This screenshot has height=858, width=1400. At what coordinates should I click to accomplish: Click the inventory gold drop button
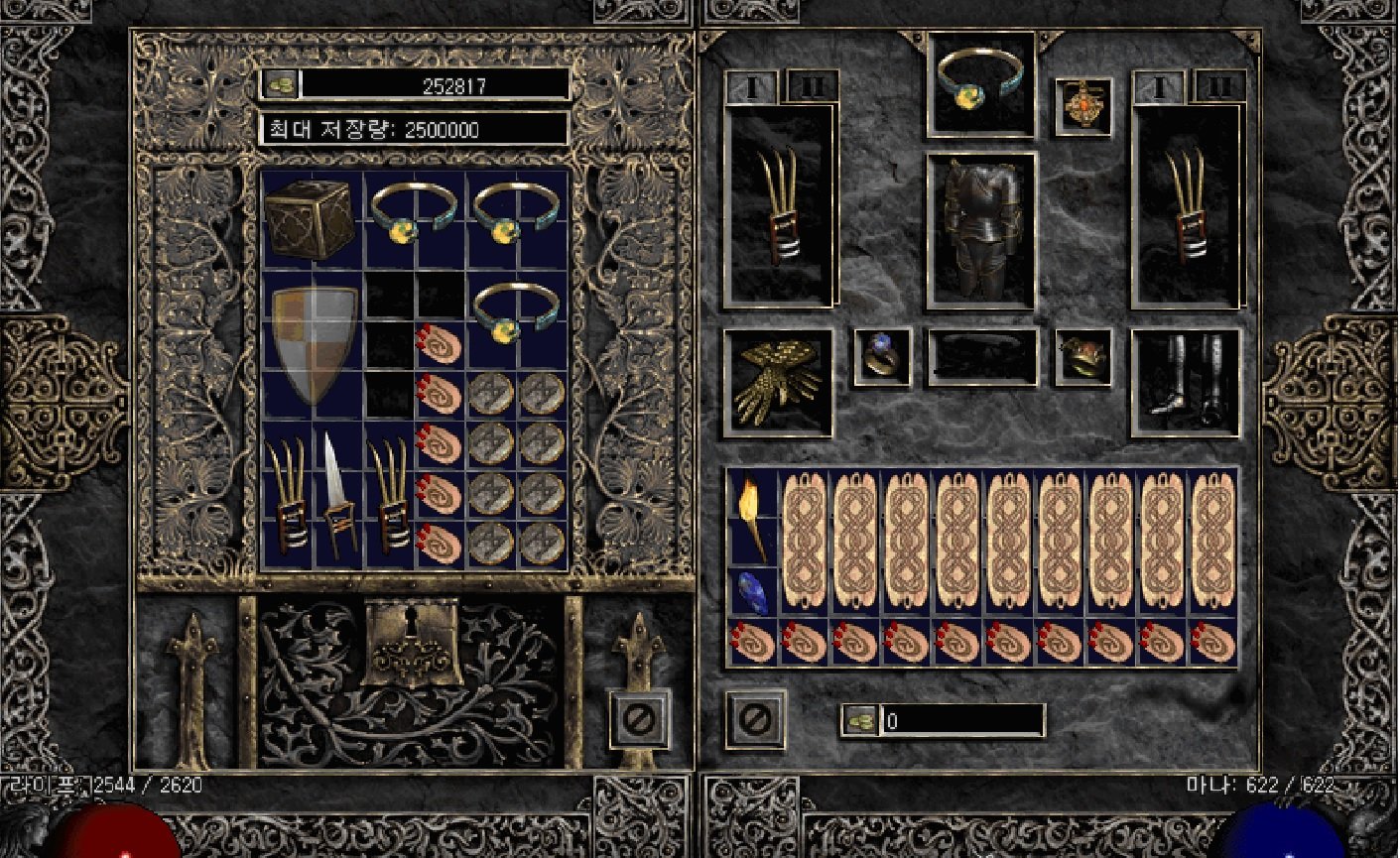point(859,721)
